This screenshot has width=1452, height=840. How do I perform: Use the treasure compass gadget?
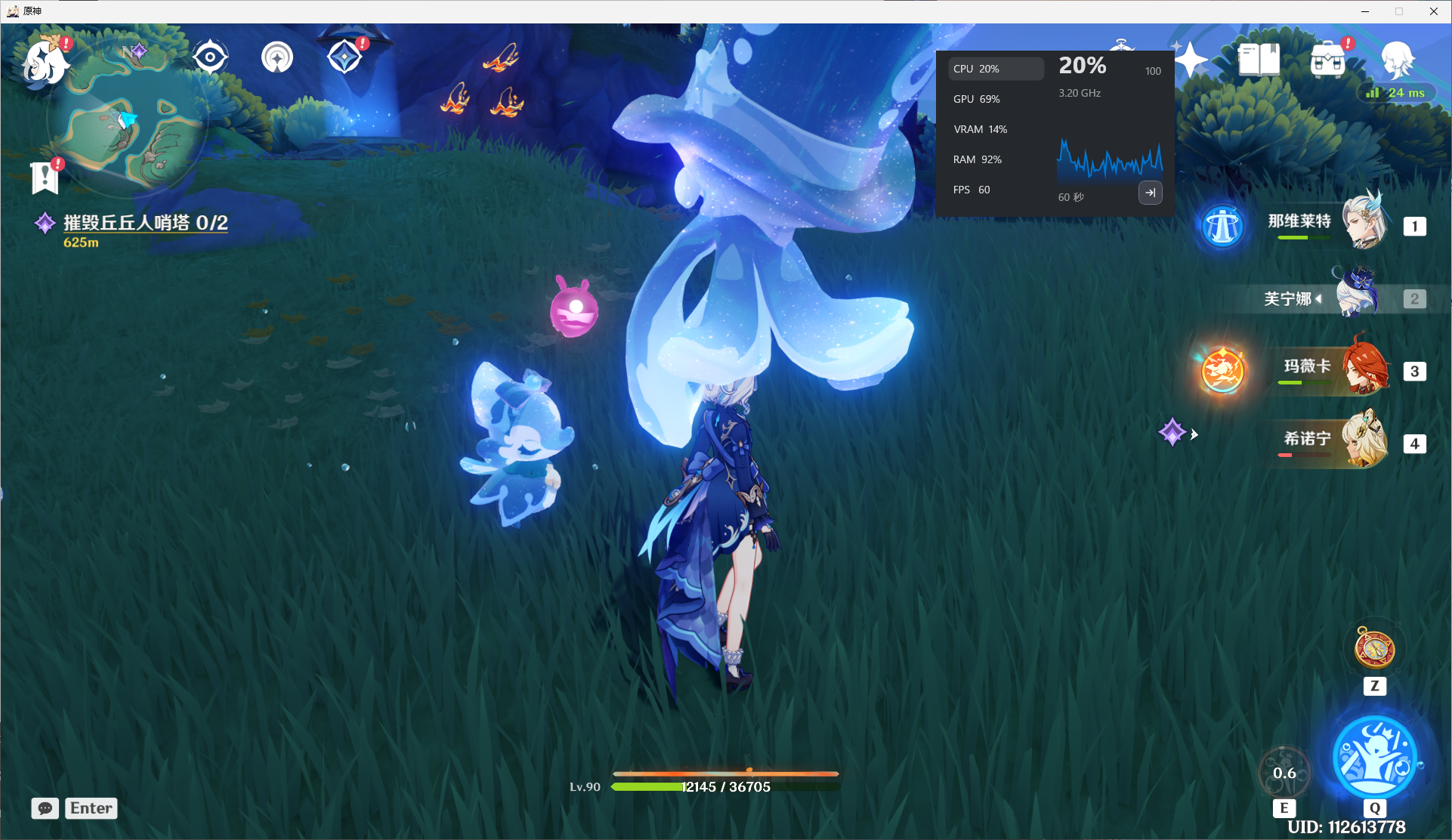click(x=1374, y=649)
